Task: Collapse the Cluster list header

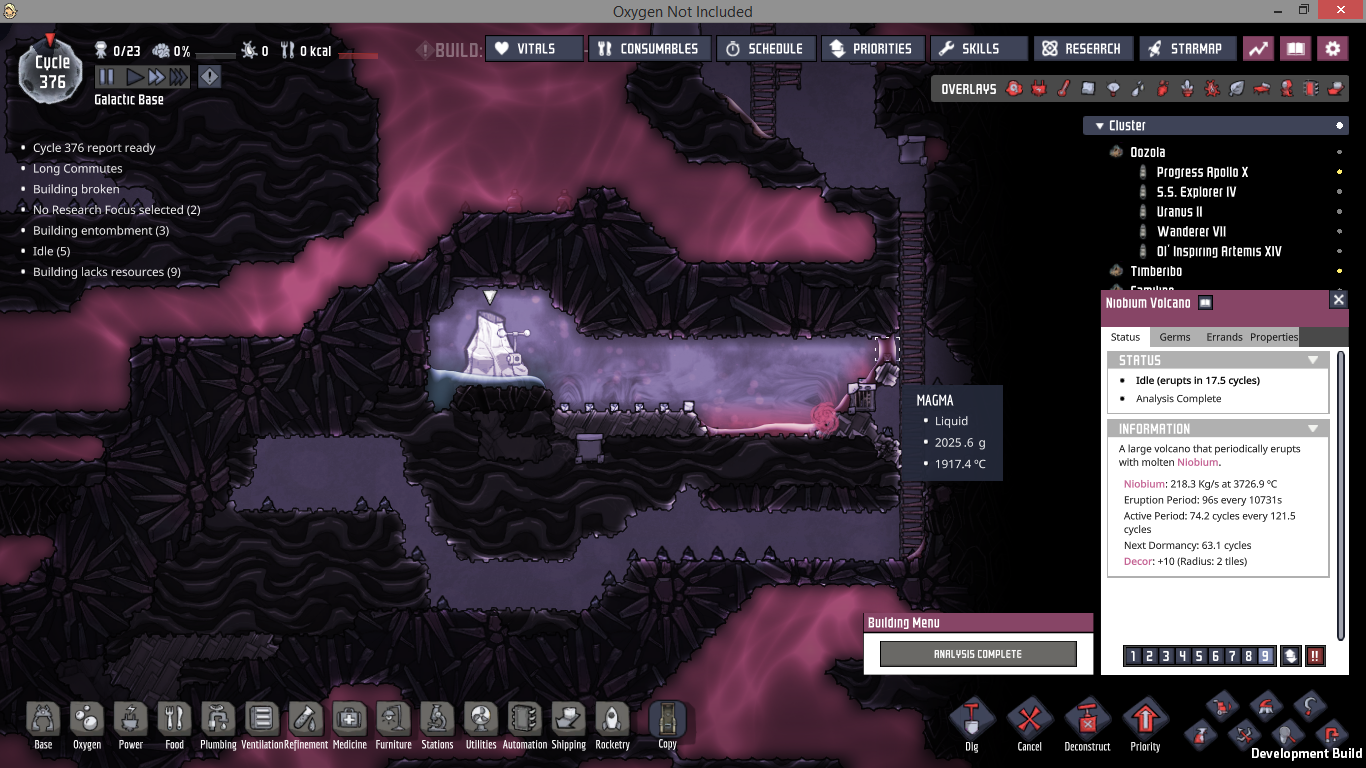Action: click(1098, 126)
